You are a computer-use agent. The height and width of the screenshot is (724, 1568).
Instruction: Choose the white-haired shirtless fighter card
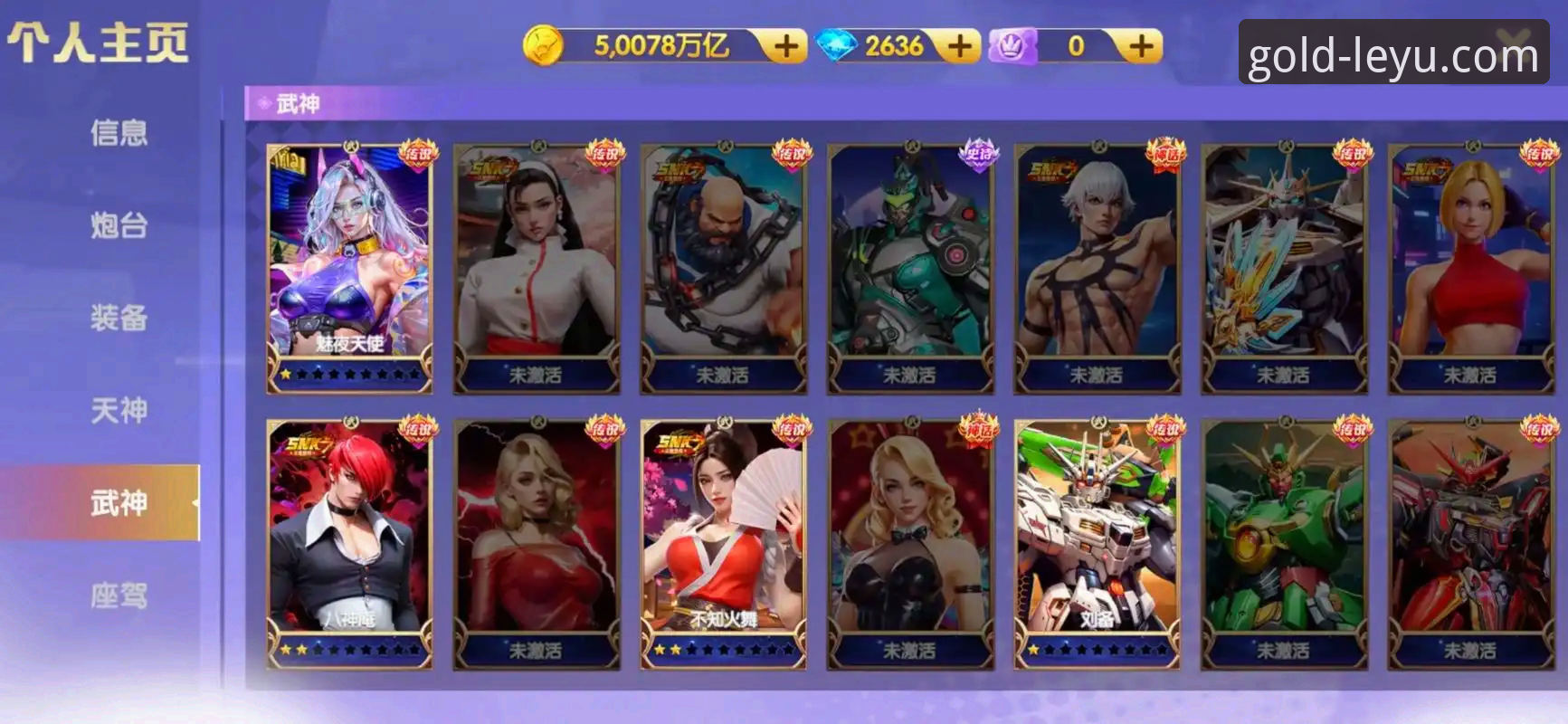pyautogui.click(x=1097, y=267)
